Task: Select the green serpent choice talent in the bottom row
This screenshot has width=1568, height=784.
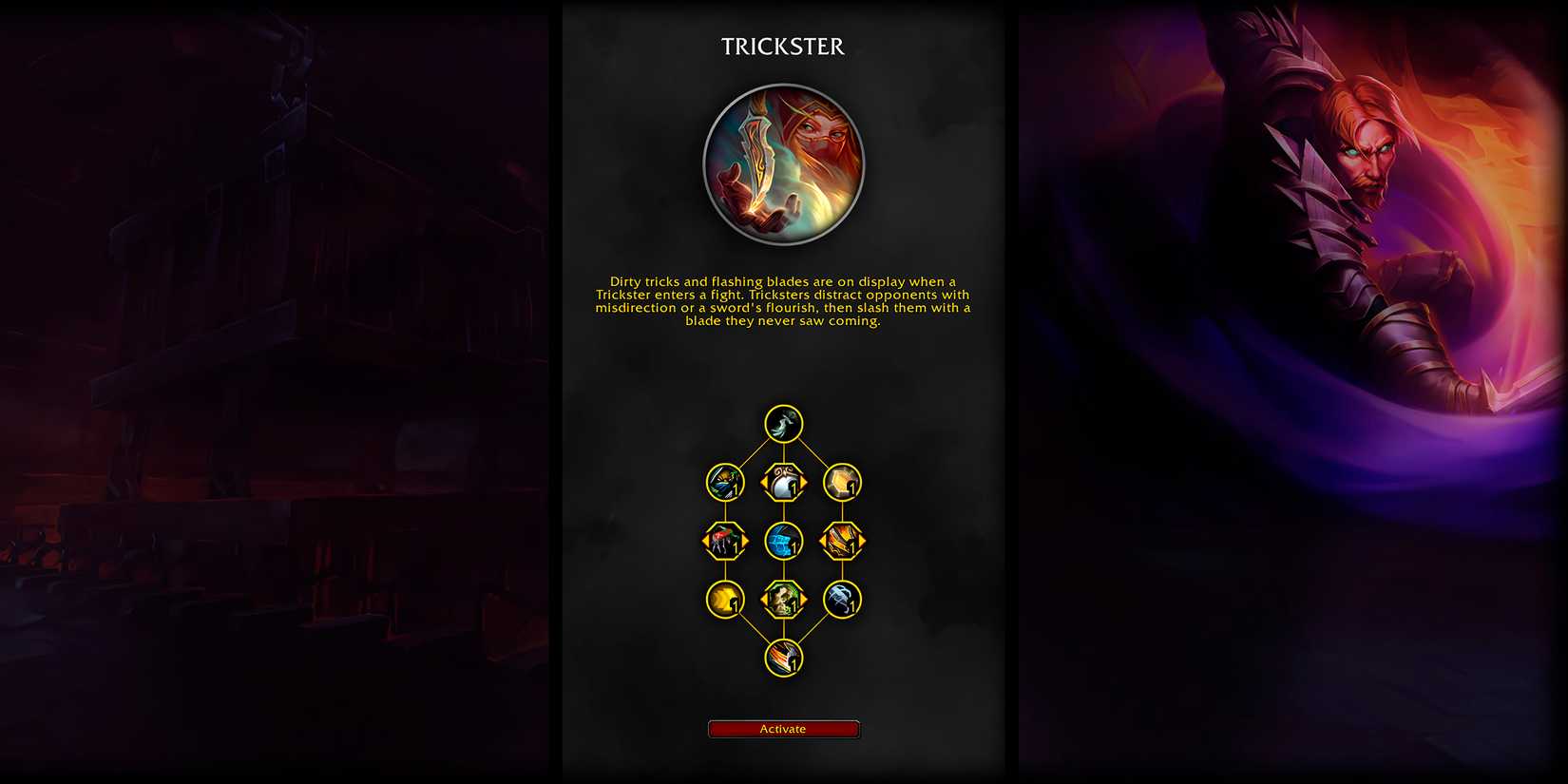Action: 782,598
